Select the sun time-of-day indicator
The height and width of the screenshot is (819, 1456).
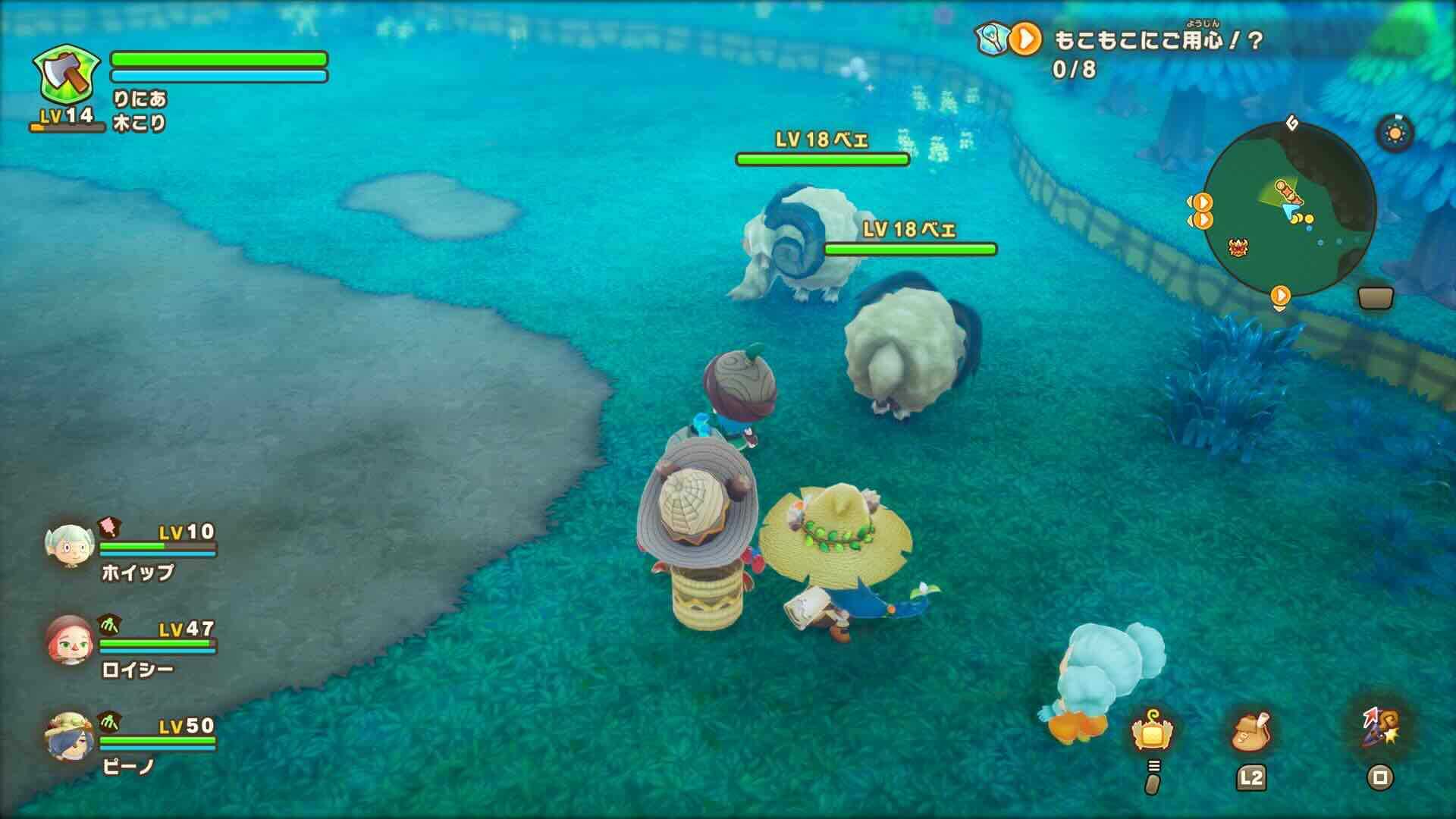point(1394,134)
